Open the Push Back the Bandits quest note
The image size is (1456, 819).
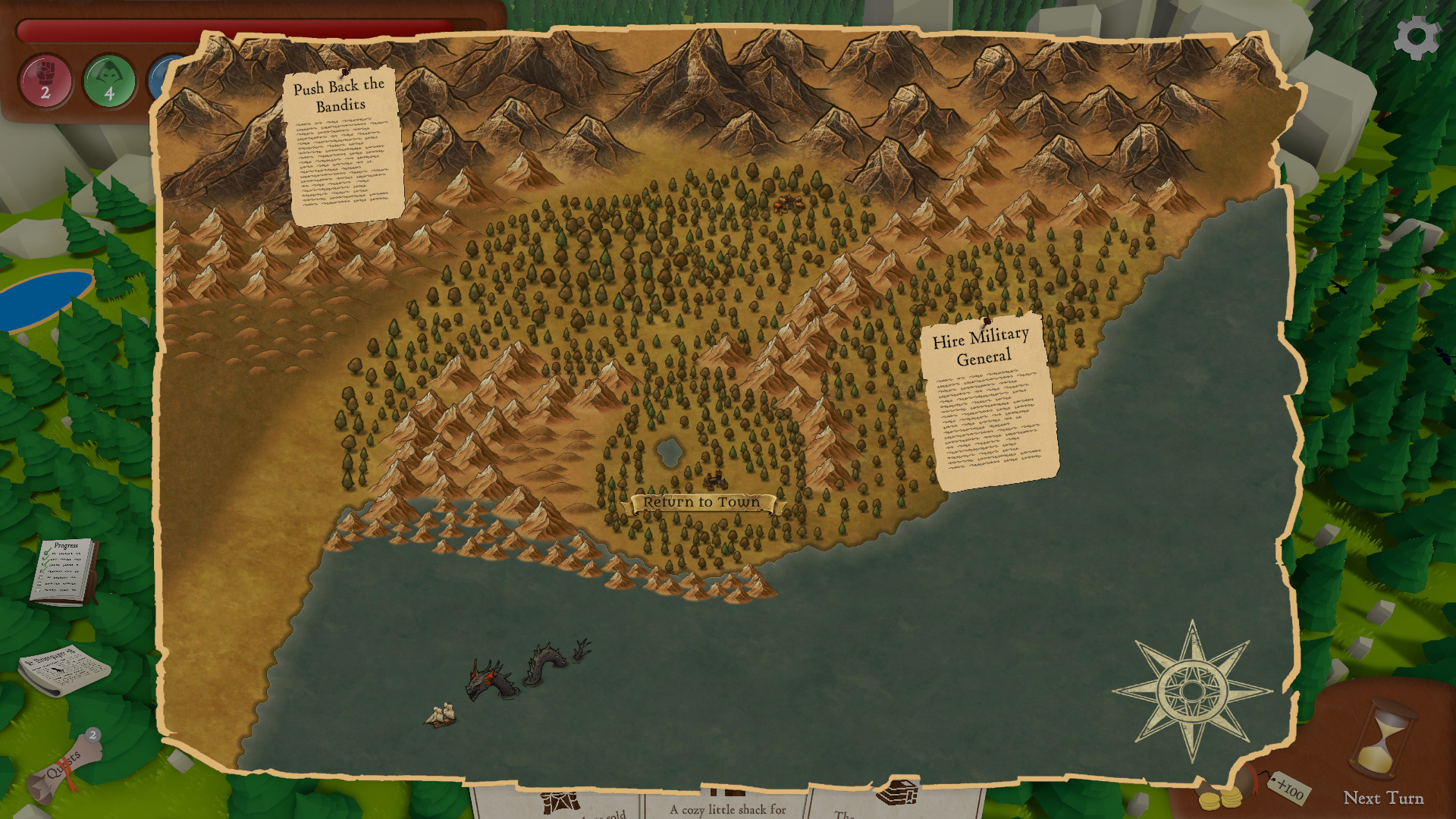click(343, 148)
